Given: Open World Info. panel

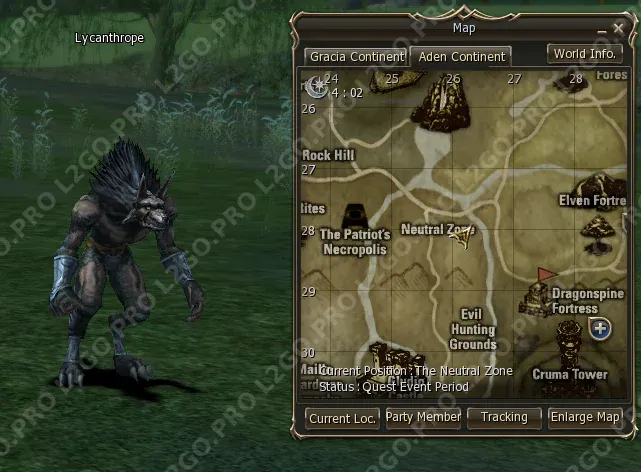Looking at the screenshot, I should 584,54.
